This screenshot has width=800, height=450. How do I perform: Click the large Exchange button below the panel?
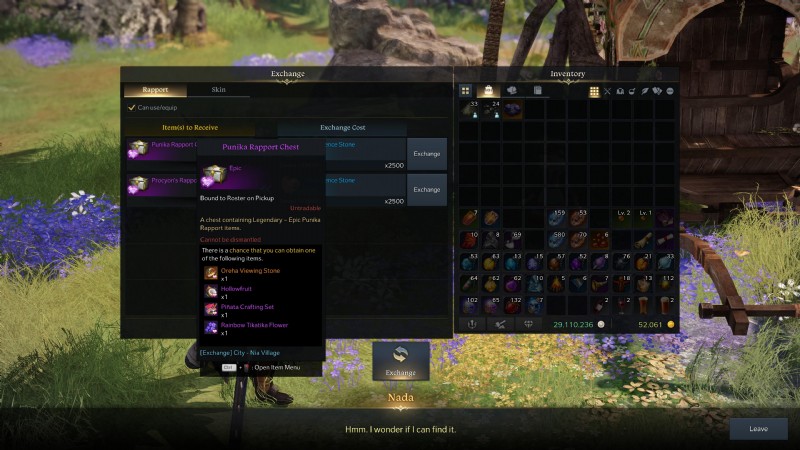pyautogui.click(x=400, y=361)
